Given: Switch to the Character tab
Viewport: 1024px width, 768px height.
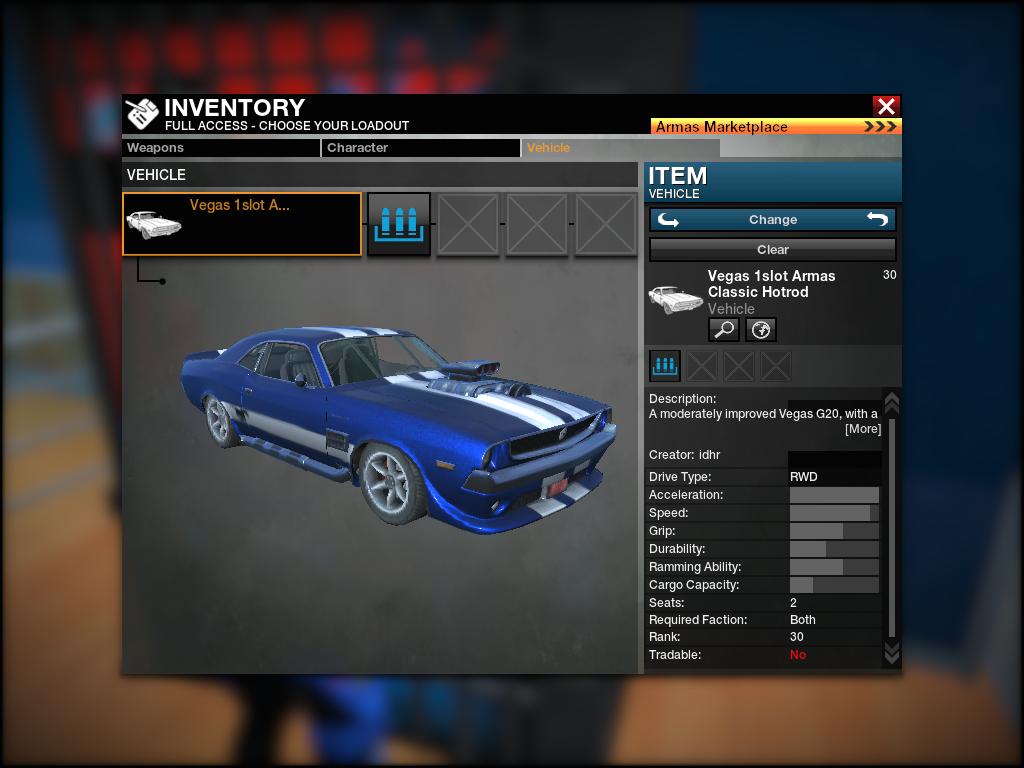Looking at the screenshot, I should 420,148.
